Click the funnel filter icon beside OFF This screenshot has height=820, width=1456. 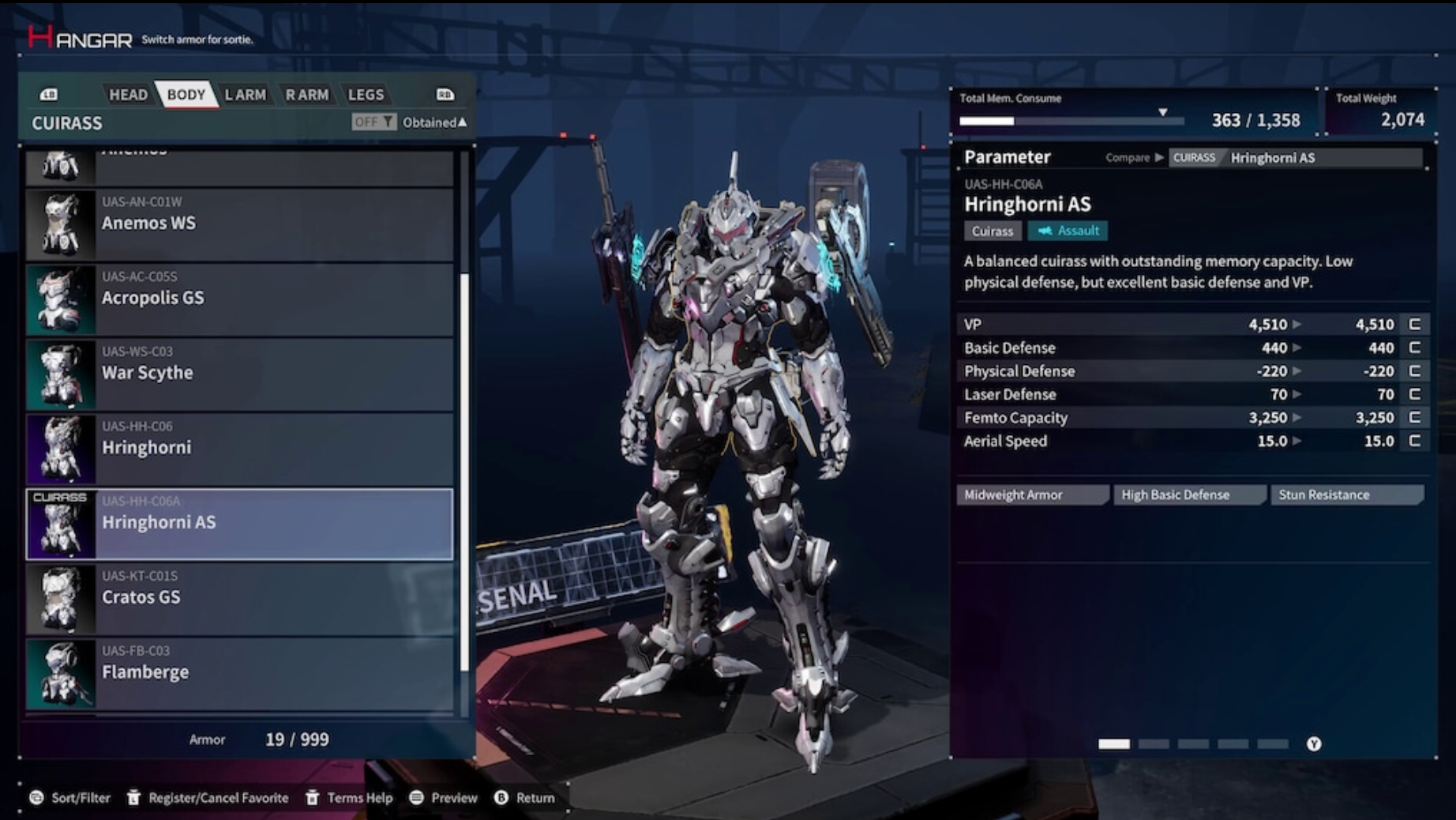pyautogui.click(x=388, y=122)
